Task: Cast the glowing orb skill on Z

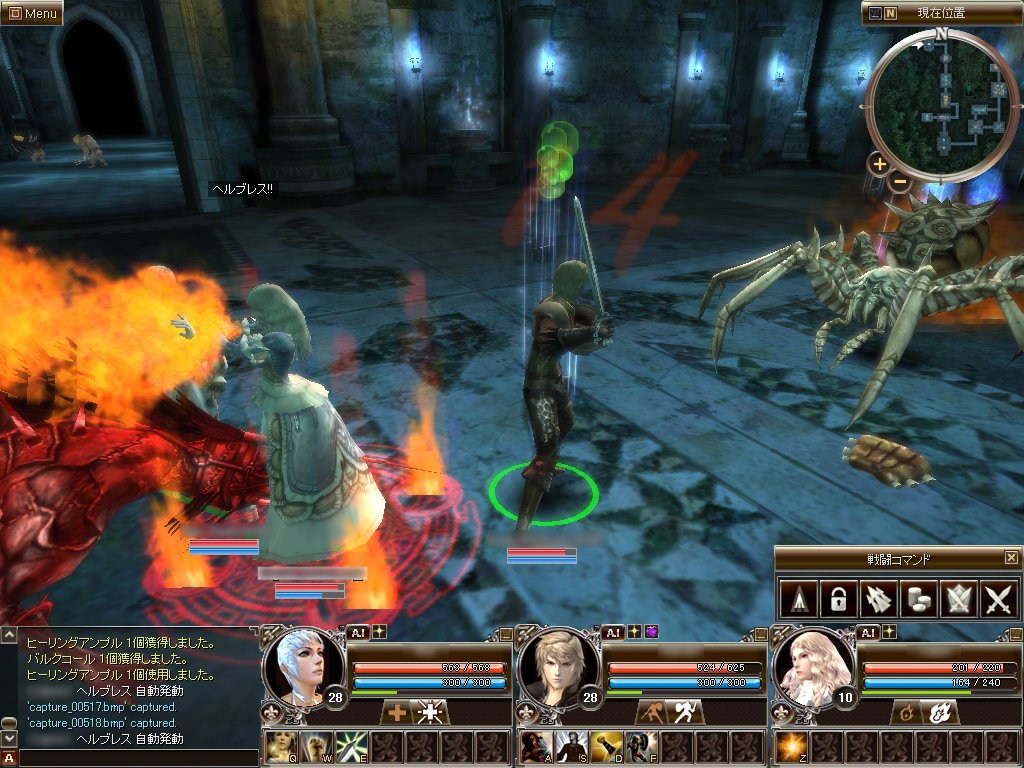Action: click(x=793, y=748)
